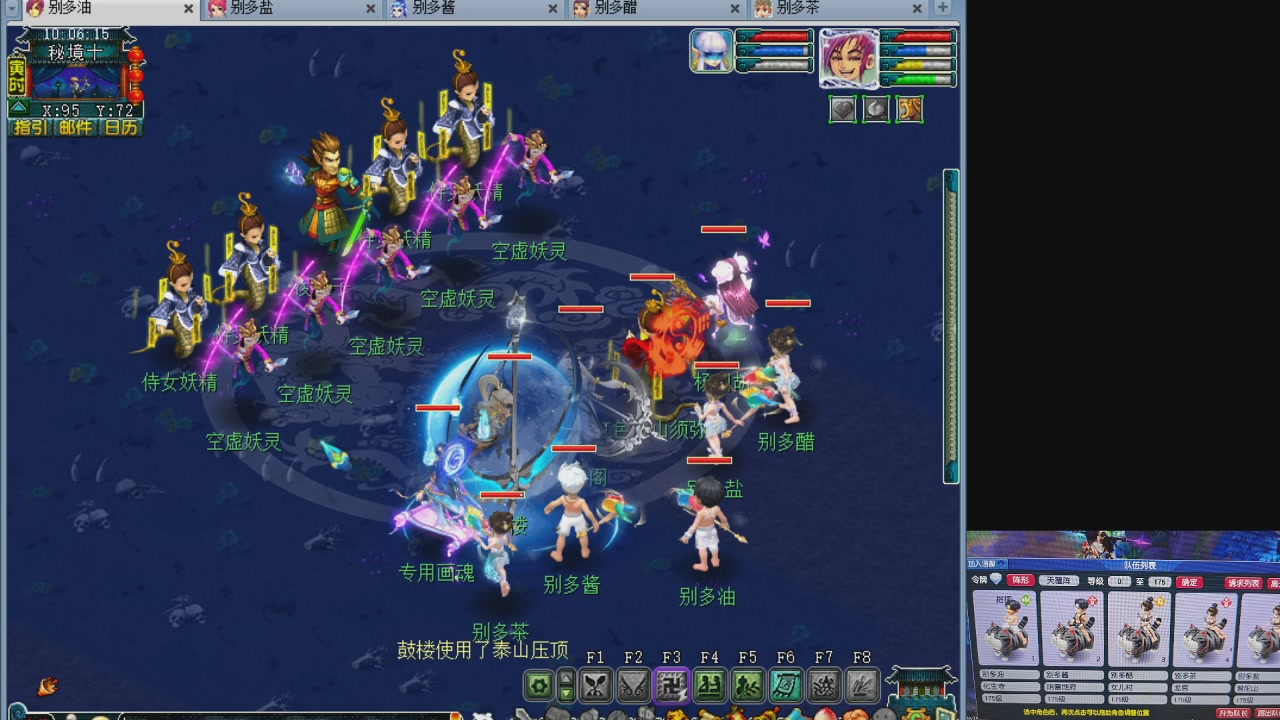Click the 升为队长 promote button
The width and height of the screenshot is (1280, 720).
click(x=1235, y=712)
